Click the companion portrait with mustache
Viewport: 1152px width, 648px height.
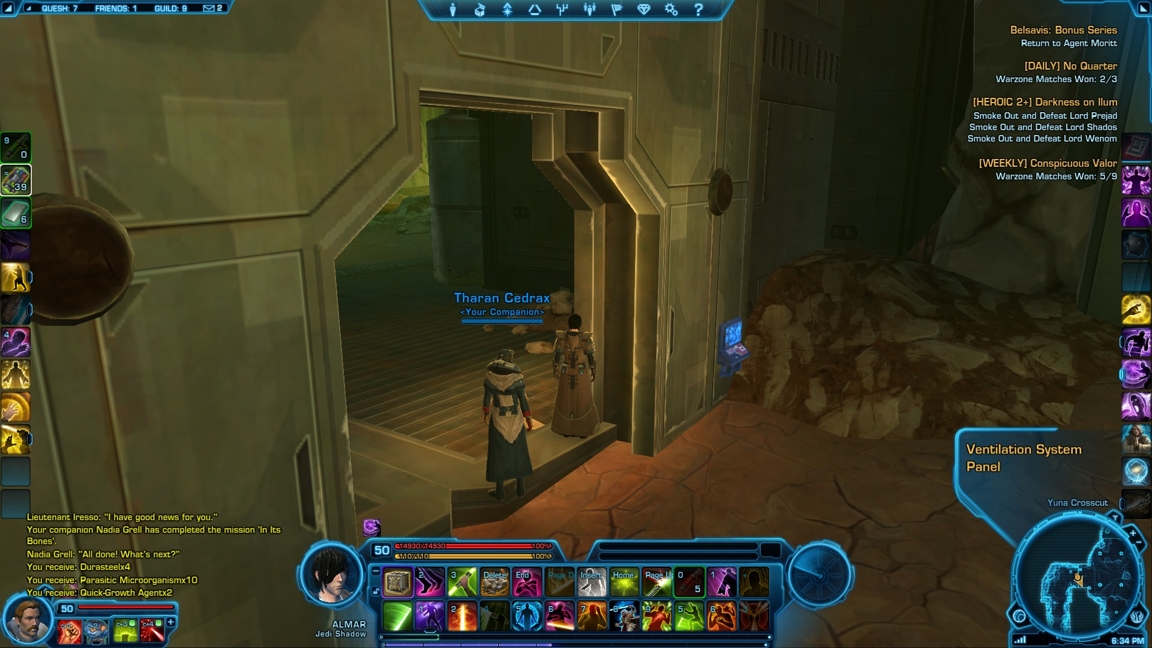click(x=26, y=620)
